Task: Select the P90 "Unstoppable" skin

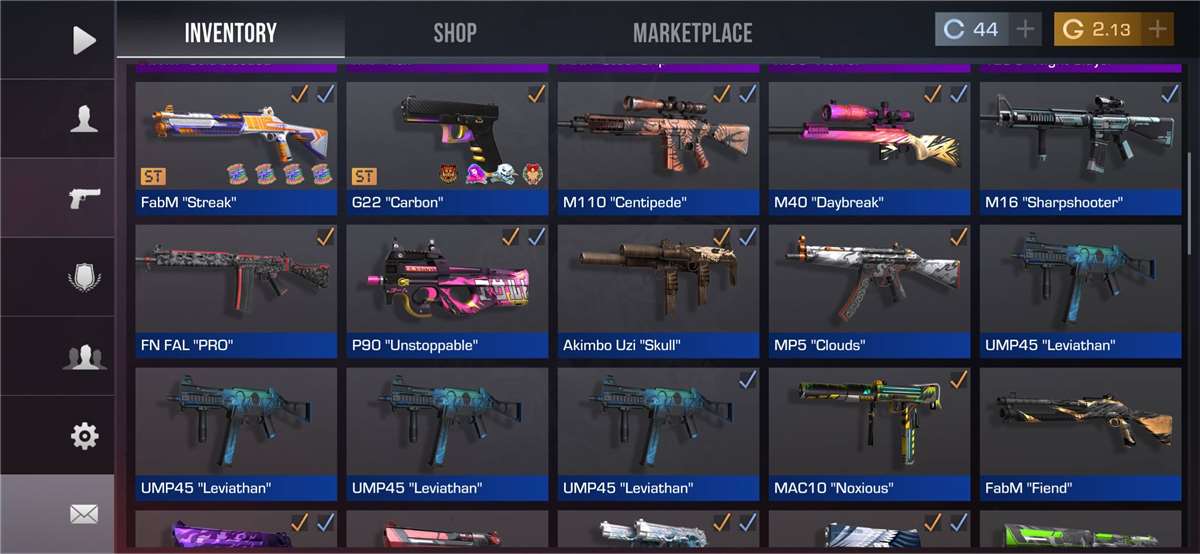Action: [447, 290]
